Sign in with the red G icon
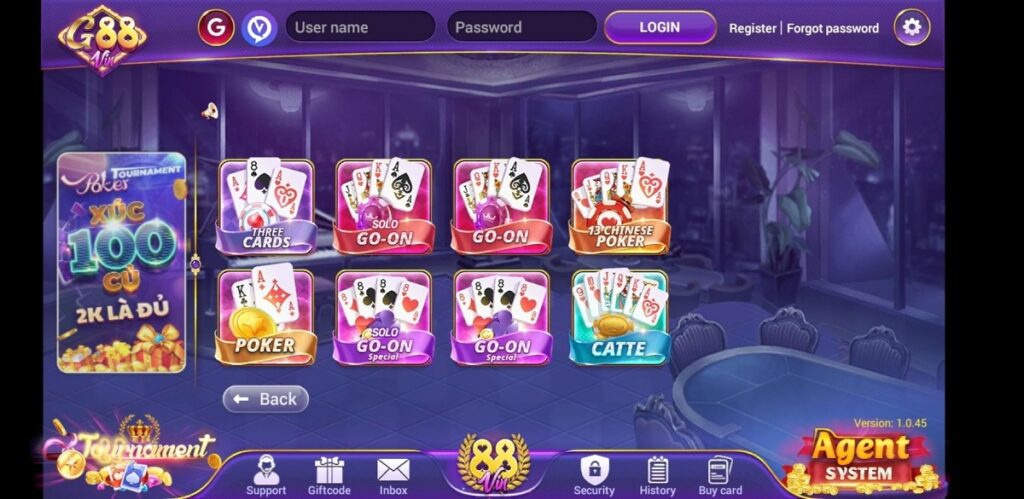 click(x=216, y=27)
